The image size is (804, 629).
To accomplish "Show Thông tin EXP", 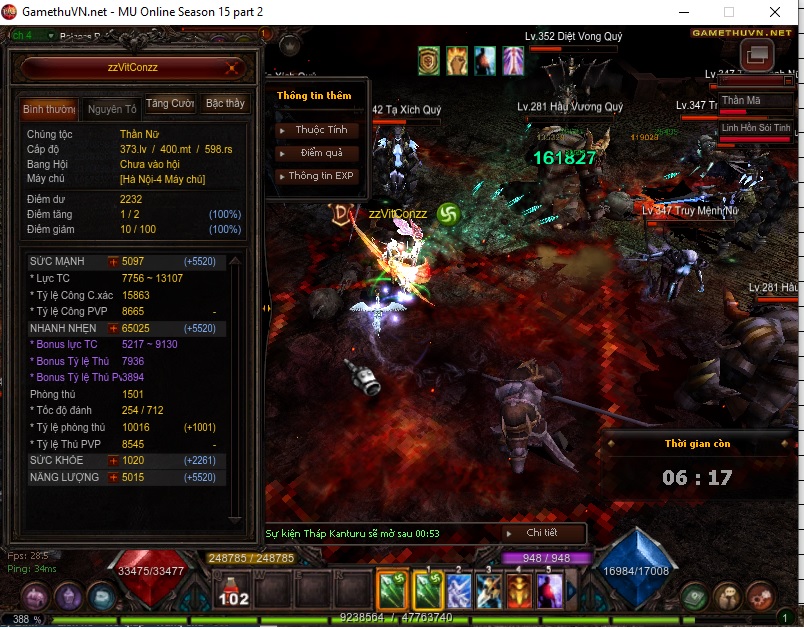I will click(320, 176).
